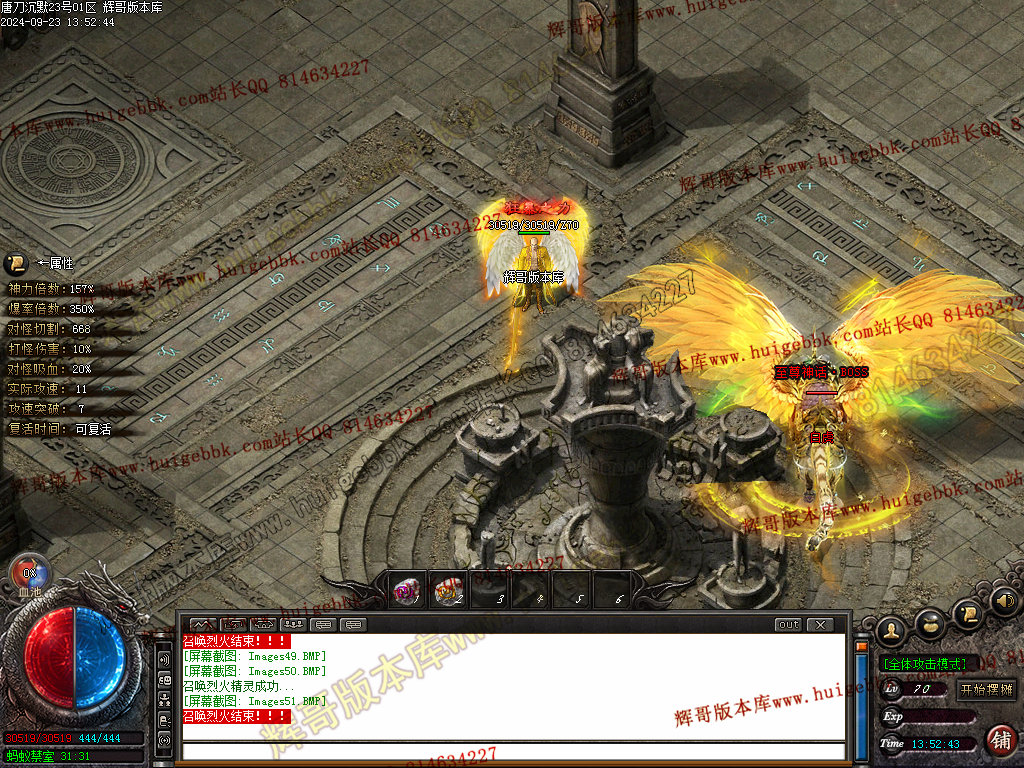The width and height of the screenshot is (1024, 768).
Task: Toggle the attributes scroll icon panel
Action: click(15, 264)
